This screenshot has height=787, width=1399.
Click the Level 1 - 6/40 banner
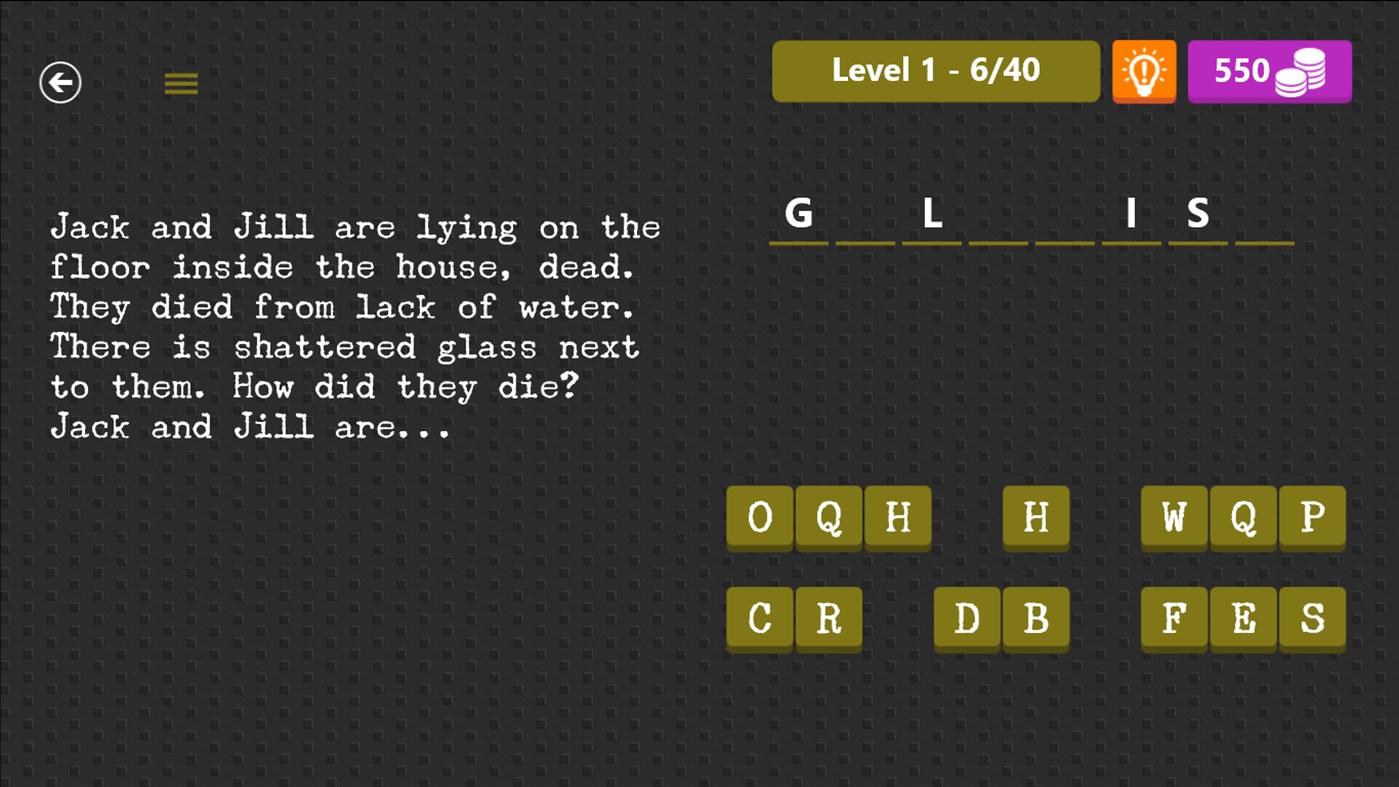point(935,71)
